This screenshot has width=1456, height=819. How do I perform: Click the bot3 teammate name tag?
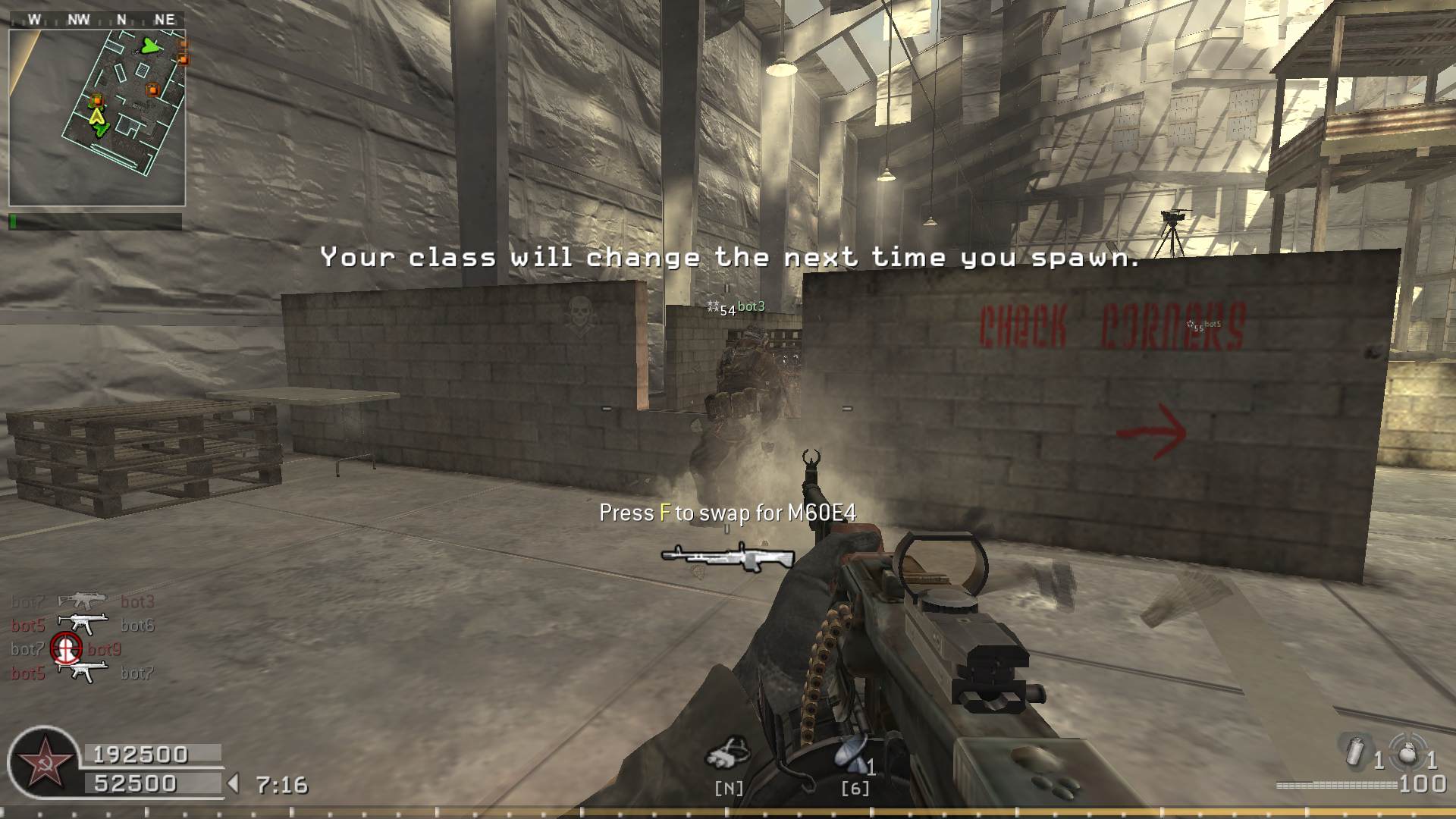tap(751, 306)
